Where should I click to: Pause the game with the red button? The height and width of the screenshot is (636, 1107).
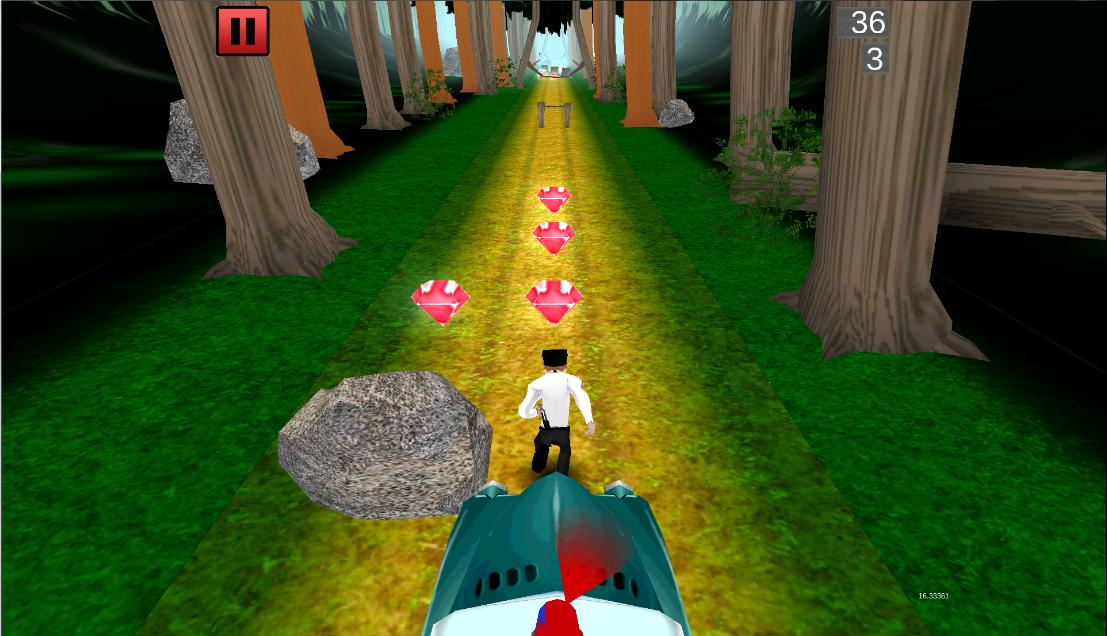point(242,31)
